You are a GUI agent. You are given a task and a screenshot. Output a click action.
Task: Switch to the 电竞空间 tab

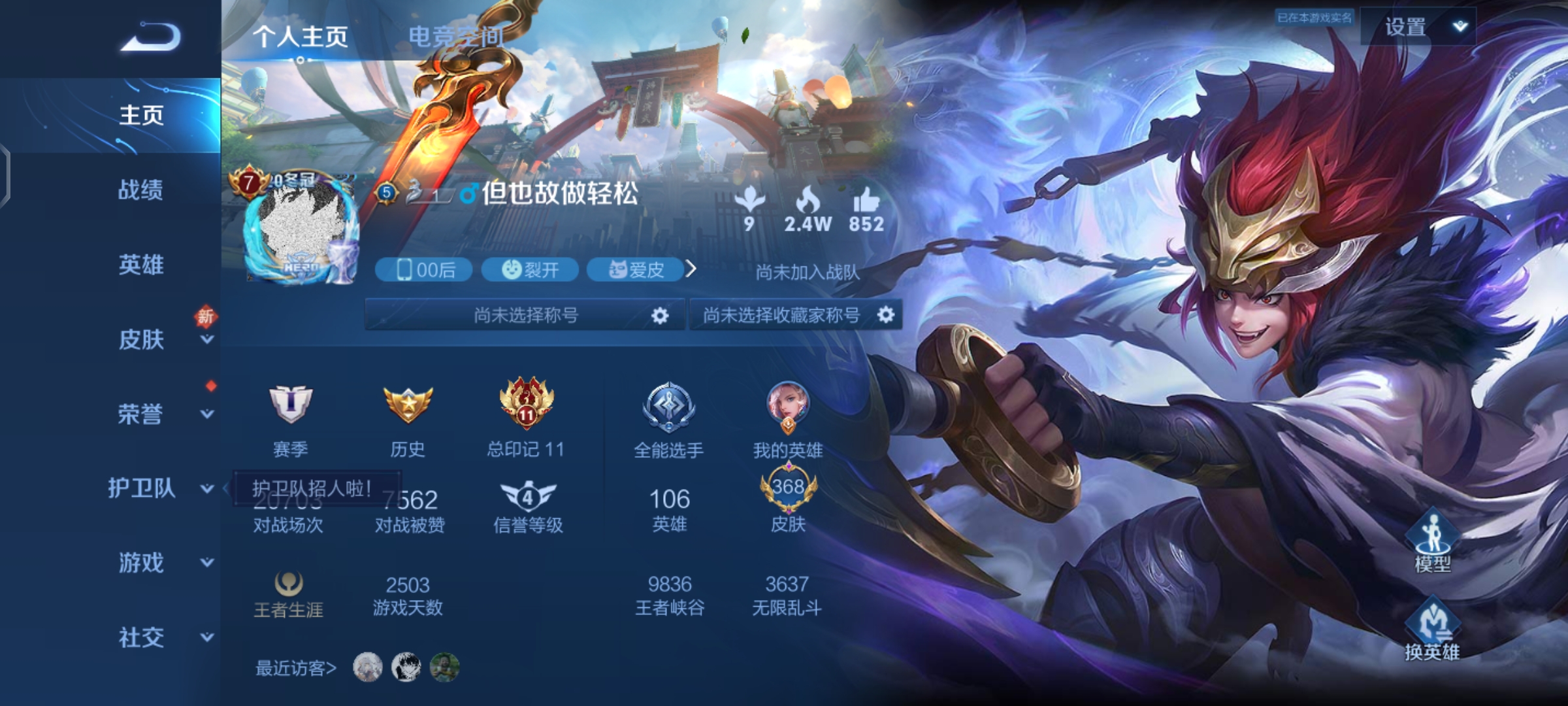click(456, 37)
